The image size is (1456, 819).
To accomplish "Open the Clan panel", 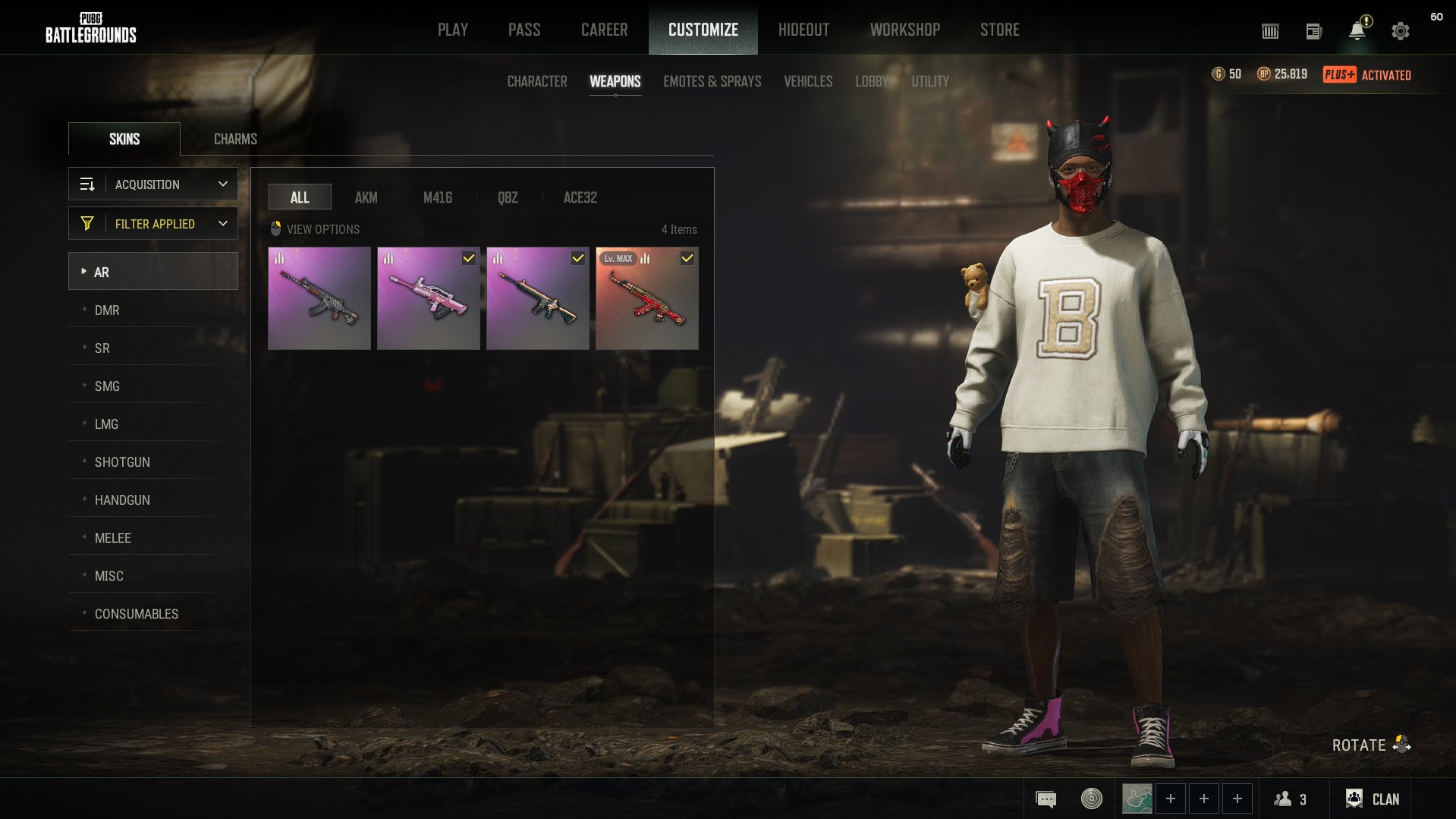I will coord(1373,799).
